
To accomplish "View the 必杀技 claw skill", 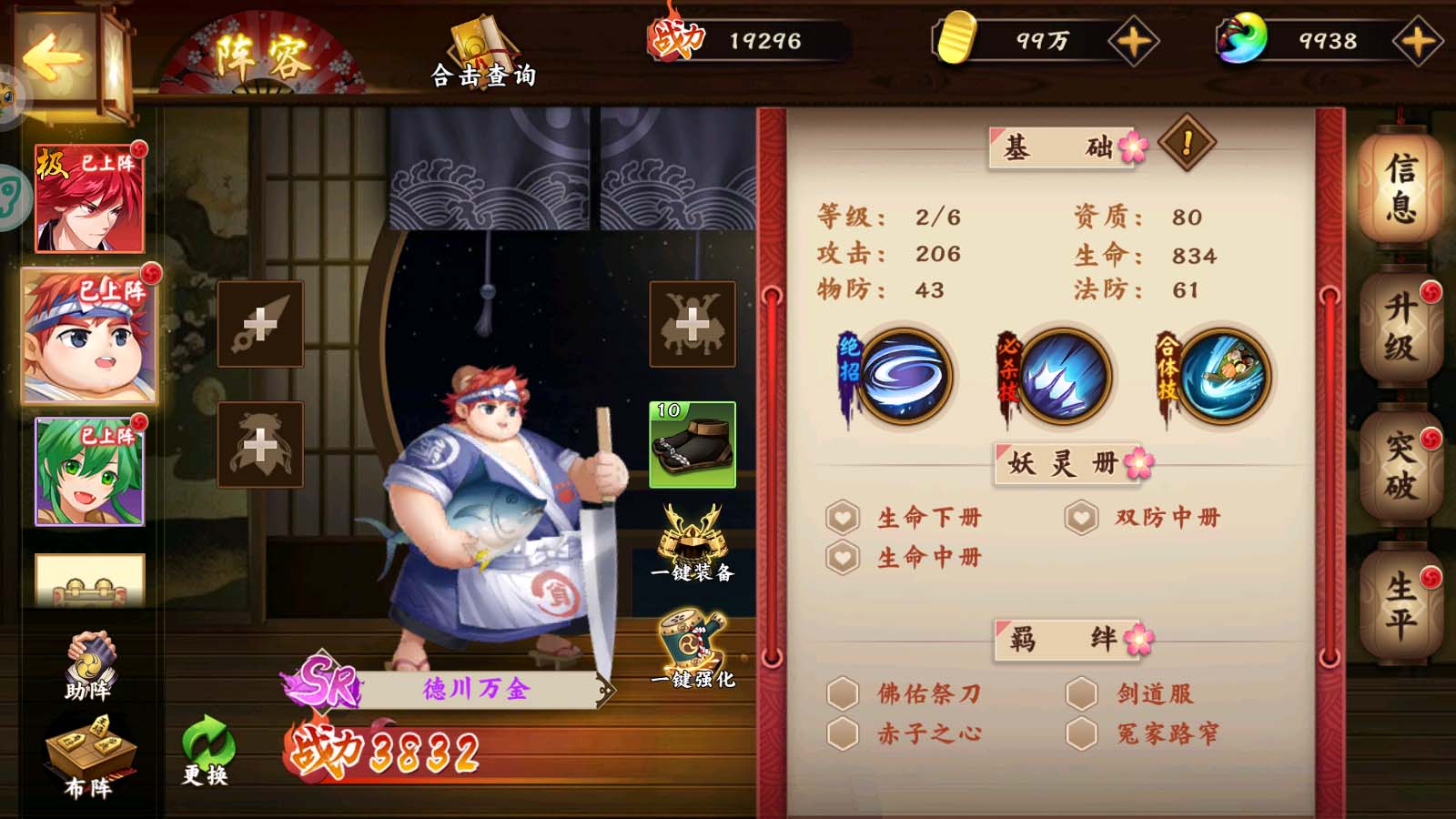I will (1063, 377).
